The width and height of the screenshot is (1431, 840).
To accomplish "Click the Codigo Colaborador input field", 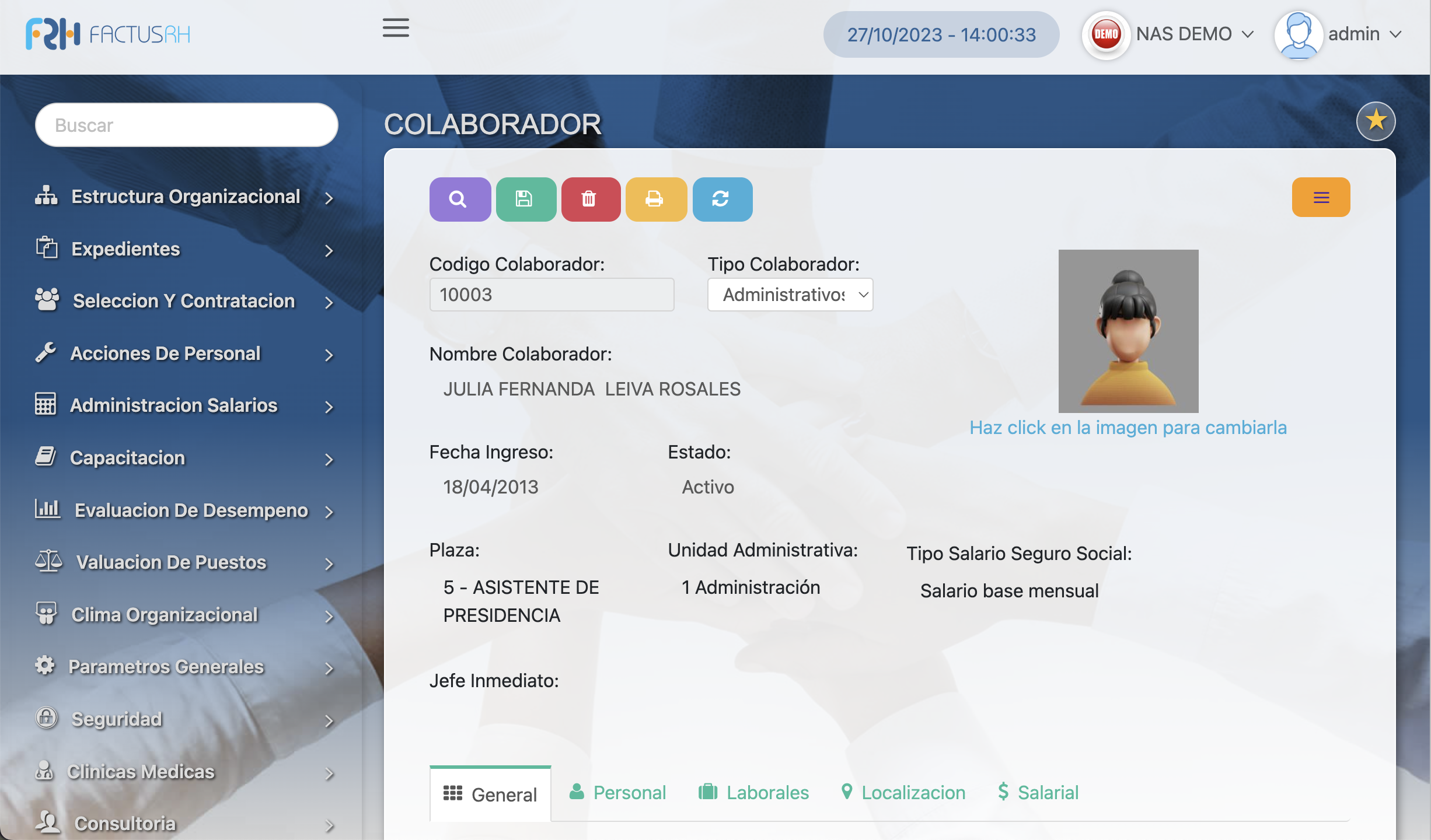I will [x=552, y=295].
